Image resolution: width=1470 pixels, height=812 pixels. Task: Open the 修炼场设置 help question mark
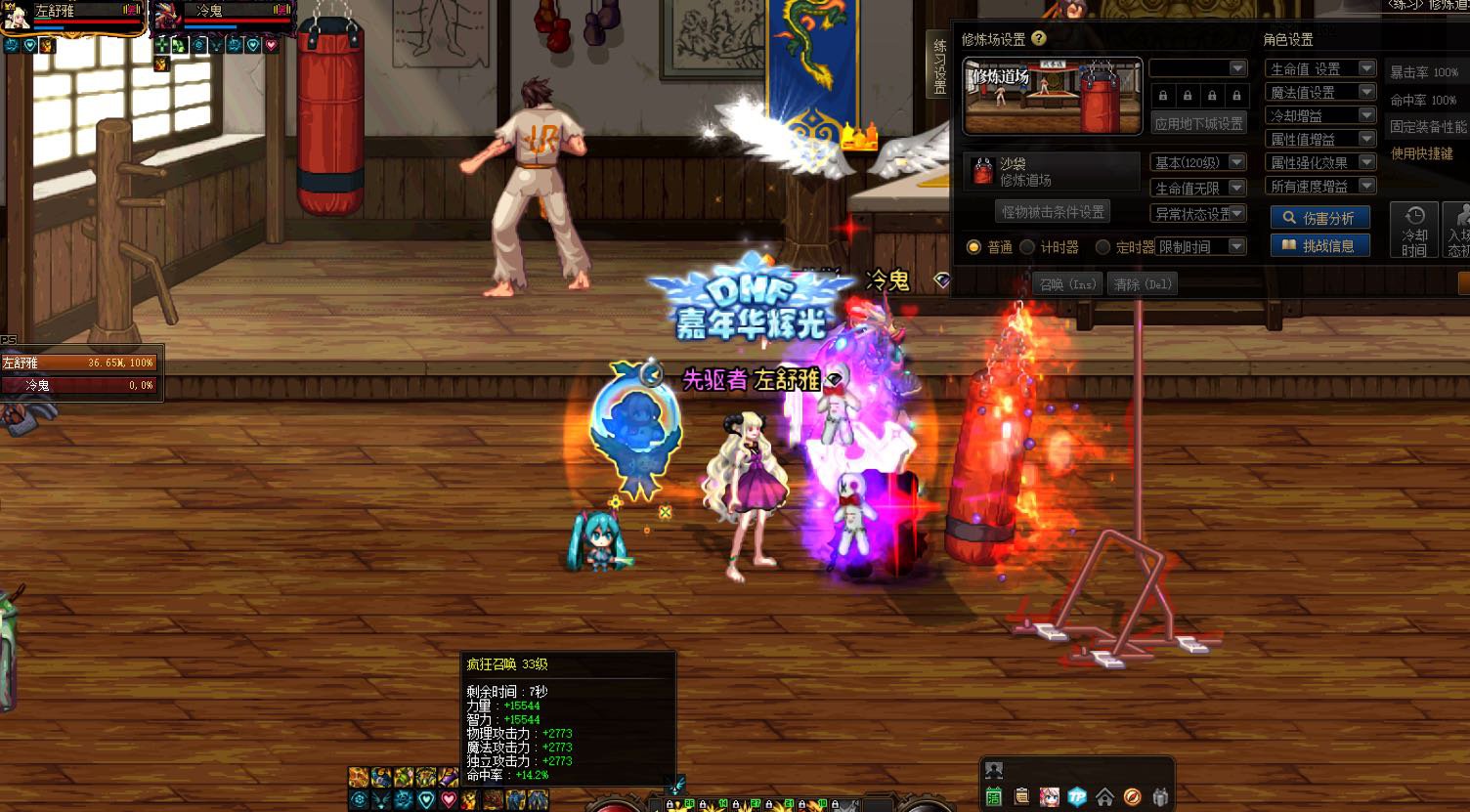click(1039, 39)
